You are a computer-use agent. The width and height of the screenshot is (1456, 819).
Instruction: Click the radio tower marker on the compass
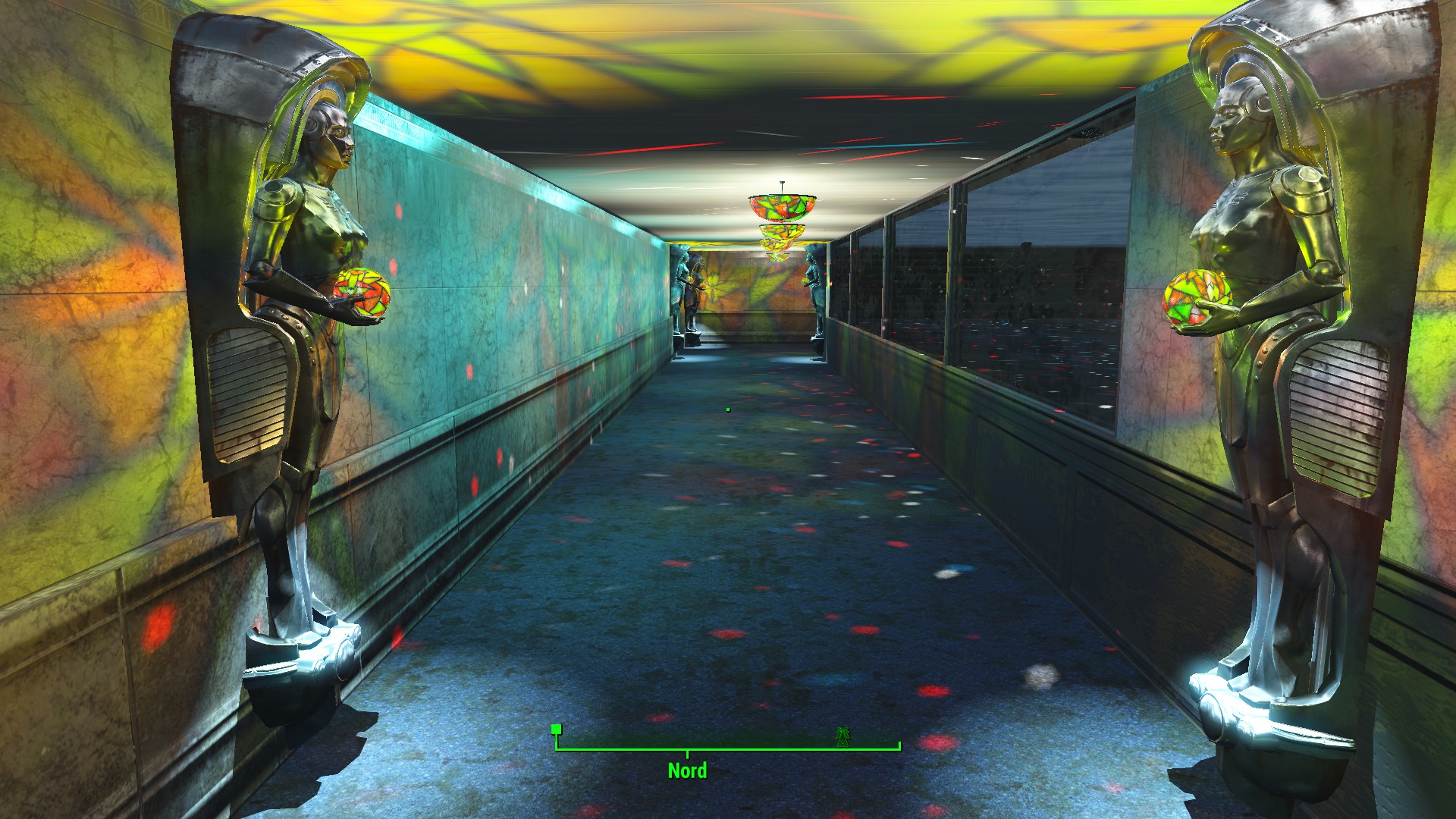(842, 736)
